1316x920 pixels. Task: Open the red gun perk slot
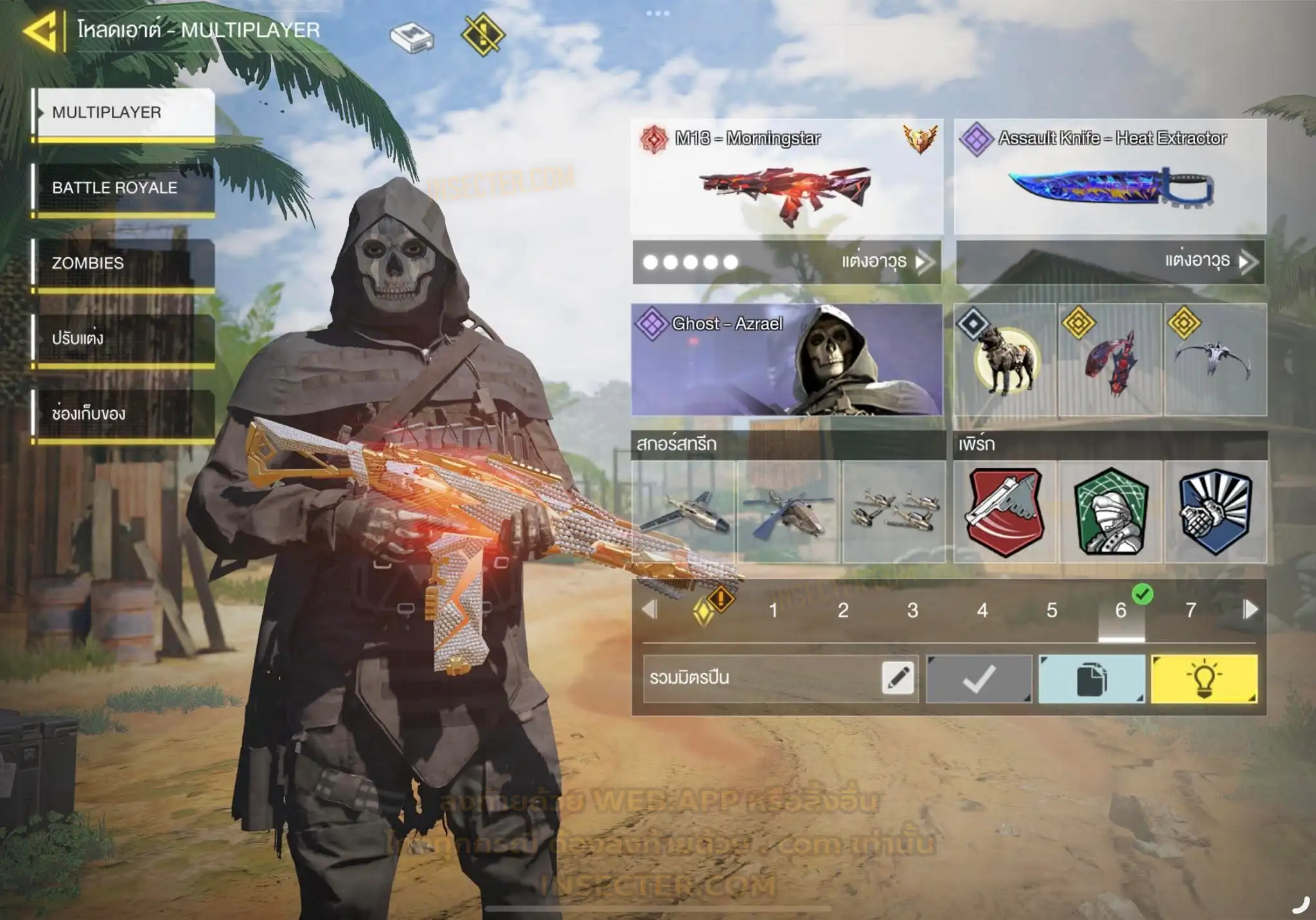1004,512
